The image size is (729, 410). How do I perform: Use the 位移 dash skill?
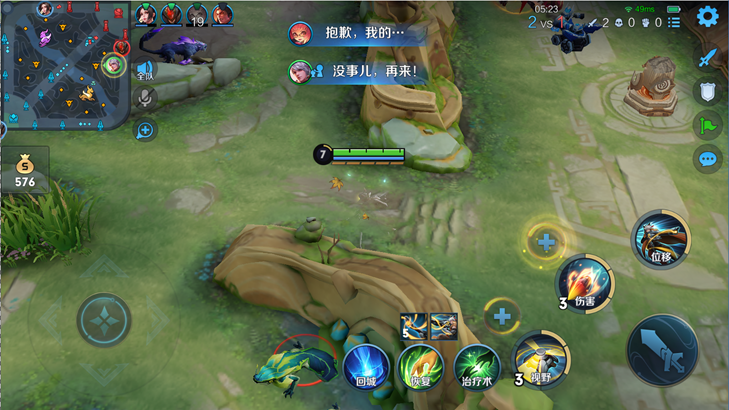click(x=660, y=239)
